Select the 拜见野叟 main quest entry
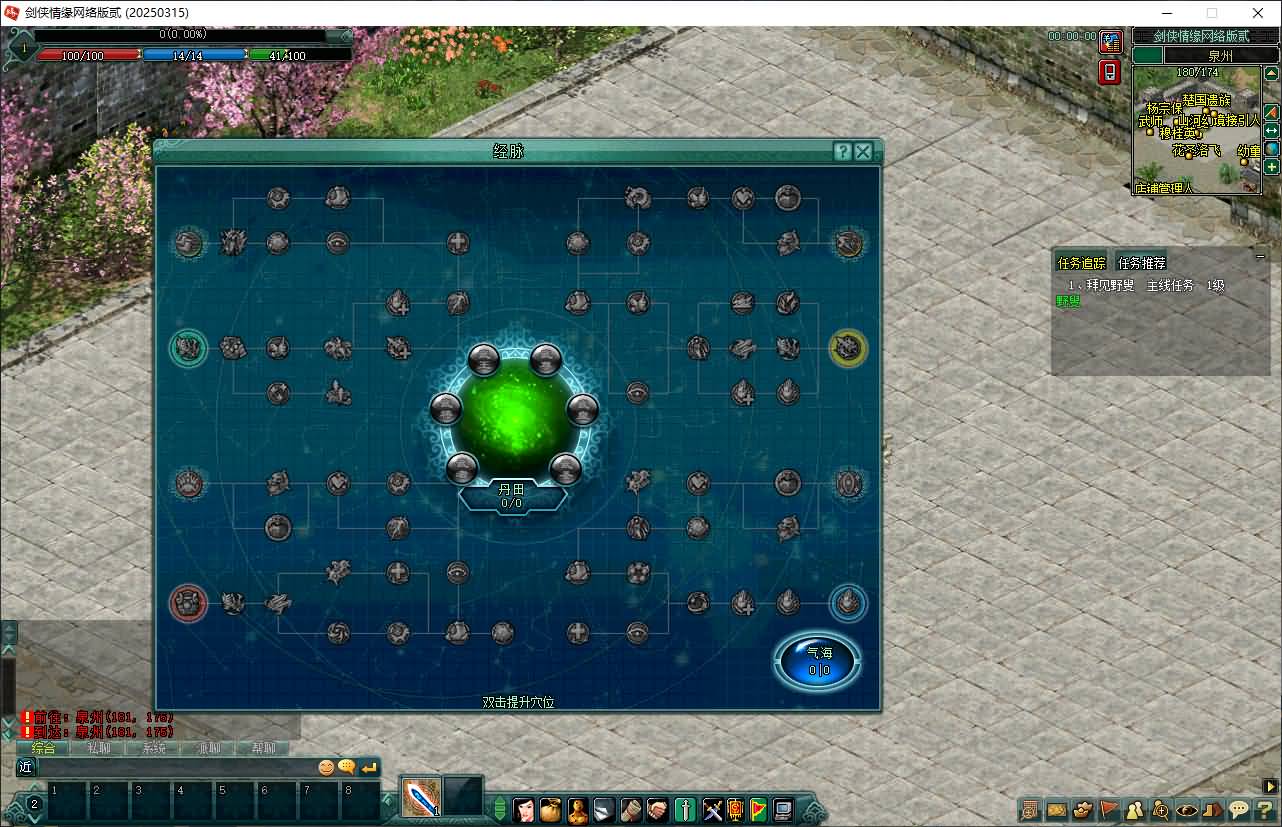The image size is (1282, 827). pos(1145,285)
